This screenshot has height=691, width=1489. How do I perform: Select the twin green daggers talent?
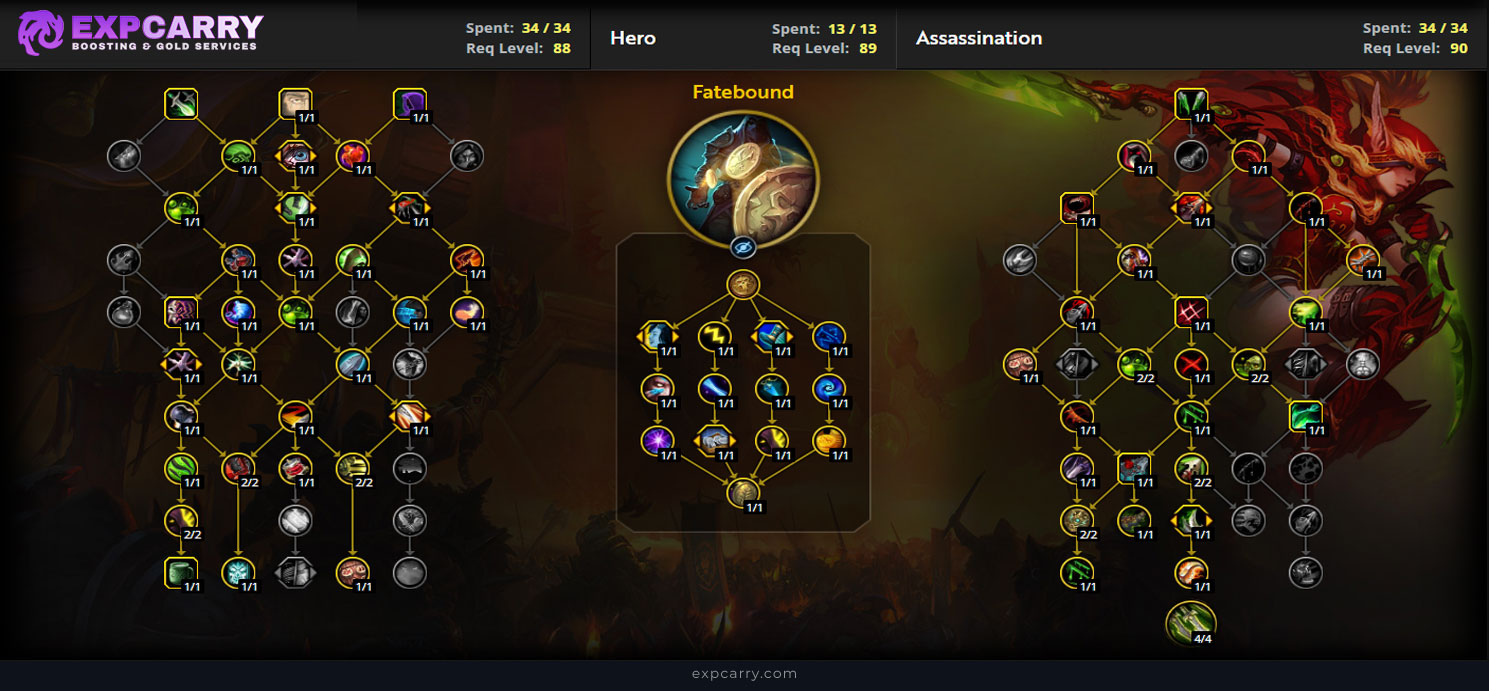pyautogui.click(x=1190, y=103)
